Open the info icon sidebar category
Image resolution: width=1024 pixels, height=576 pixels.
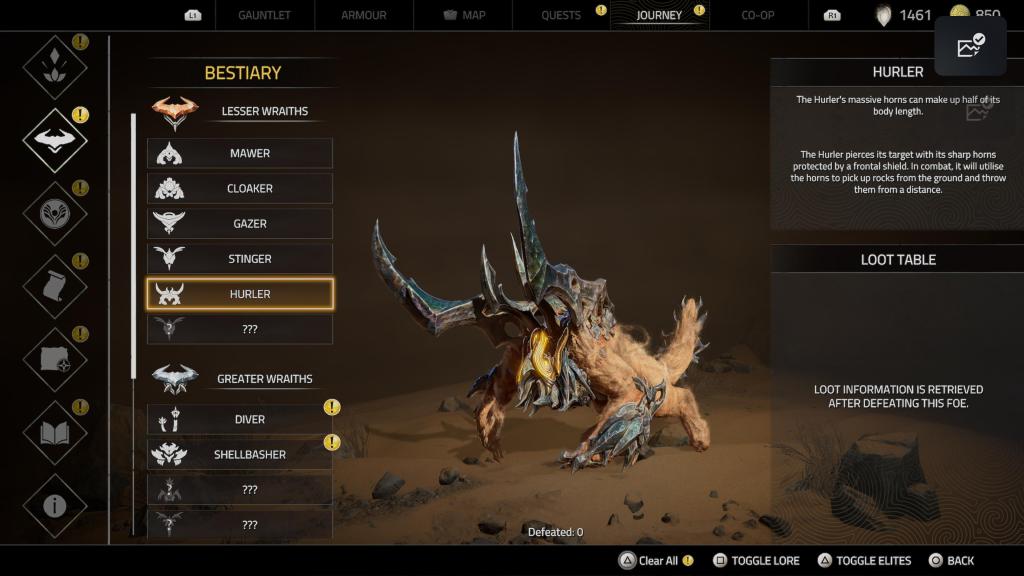pyautogui.click(x=55, y=505)
